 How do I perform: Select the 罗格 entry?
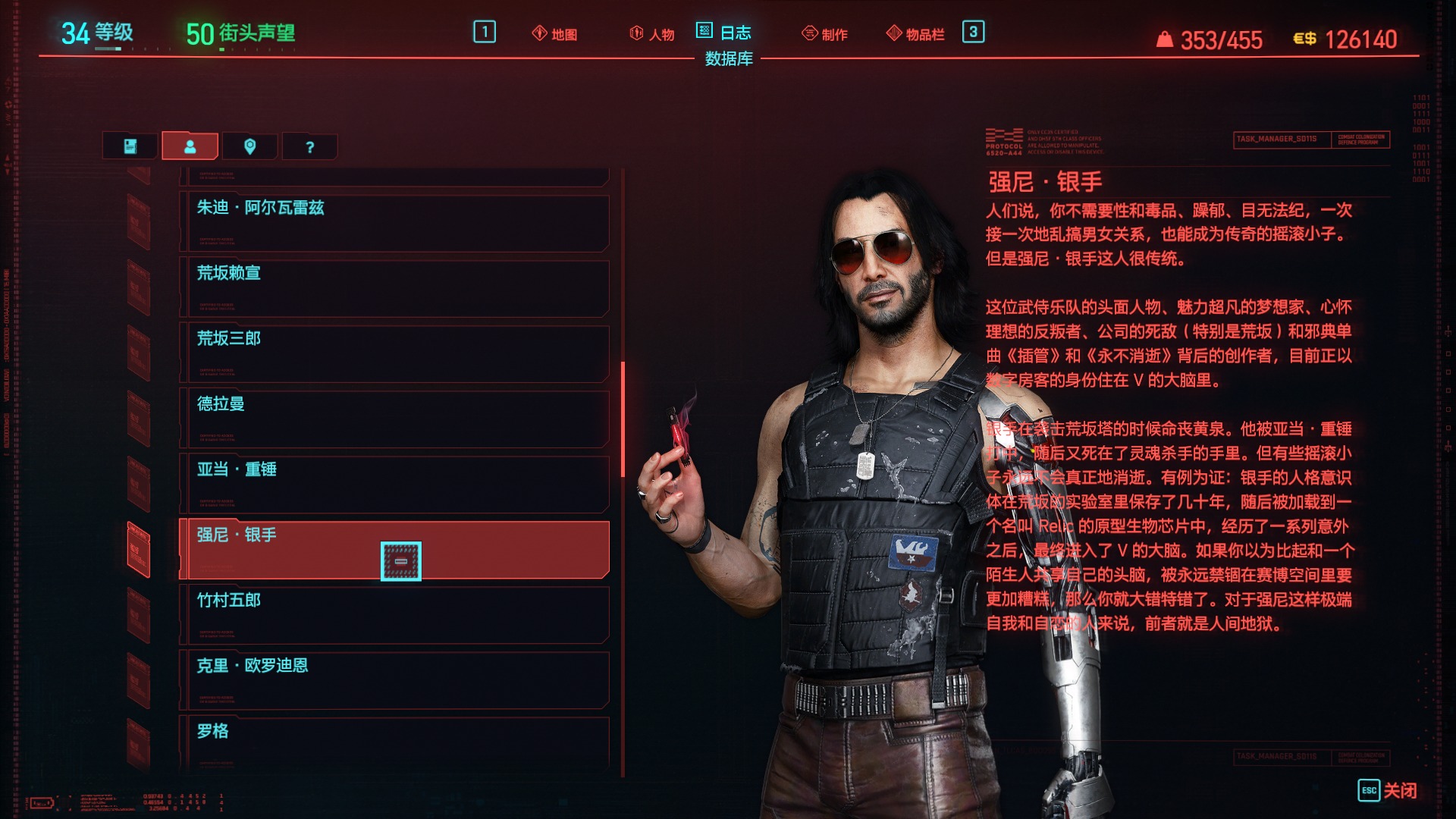pos(394,743)
